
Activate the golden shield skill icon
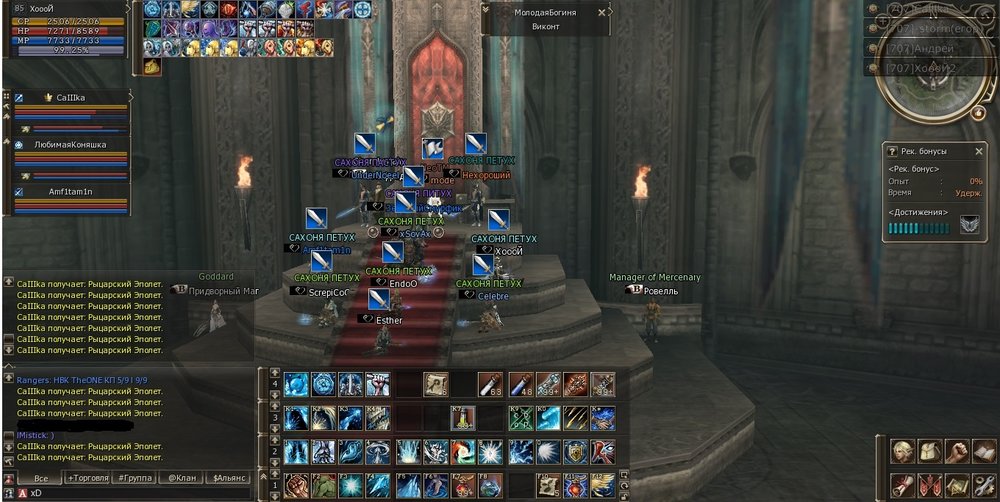click(574, 452)
